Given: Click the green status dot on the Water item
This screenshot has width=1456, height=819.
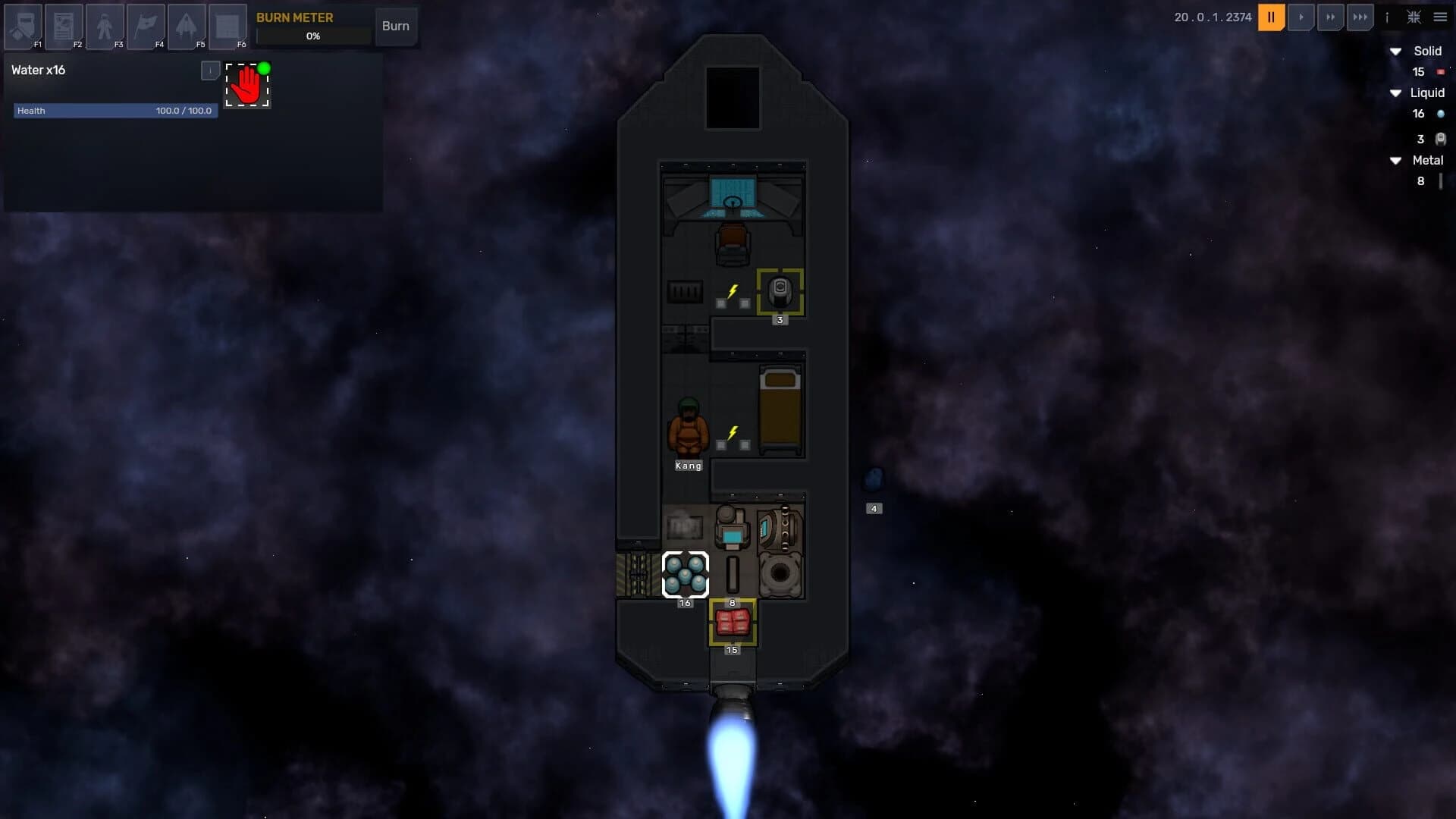Looking at the screenshot, I should point(265,68).
